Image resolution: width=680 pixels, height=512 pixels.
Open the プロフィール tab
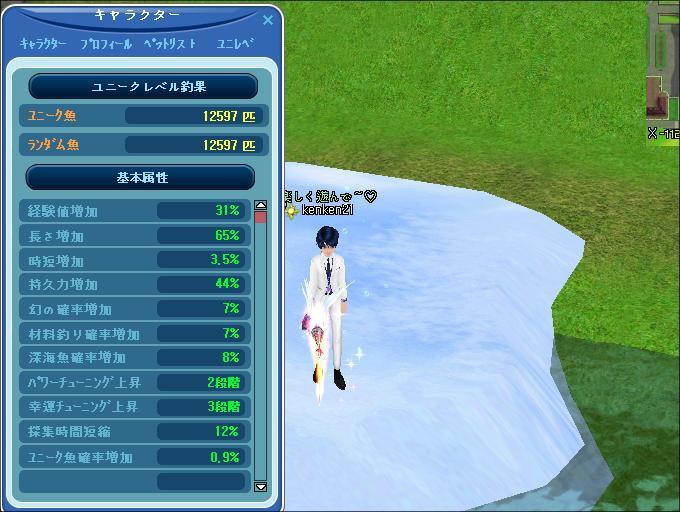pyautogui.click(x=106, y=44)
